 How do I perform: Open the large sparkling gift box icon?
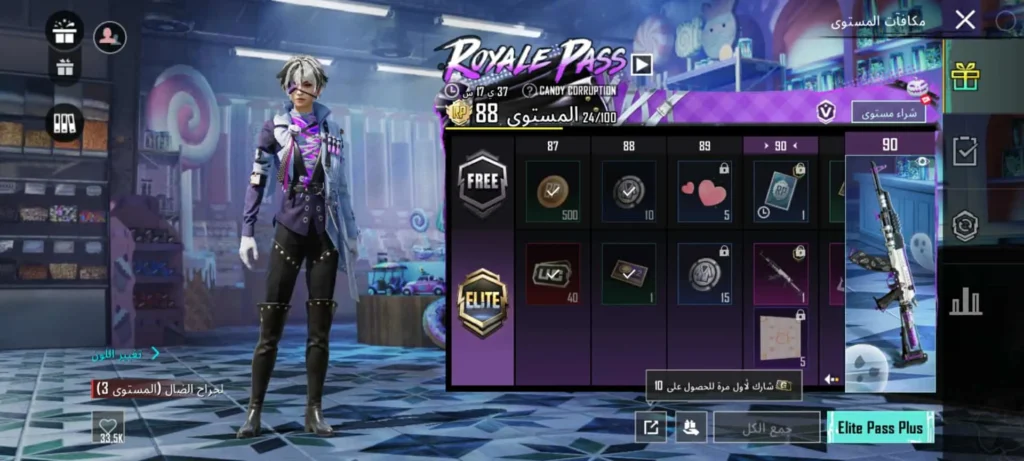tap(65, 31)
